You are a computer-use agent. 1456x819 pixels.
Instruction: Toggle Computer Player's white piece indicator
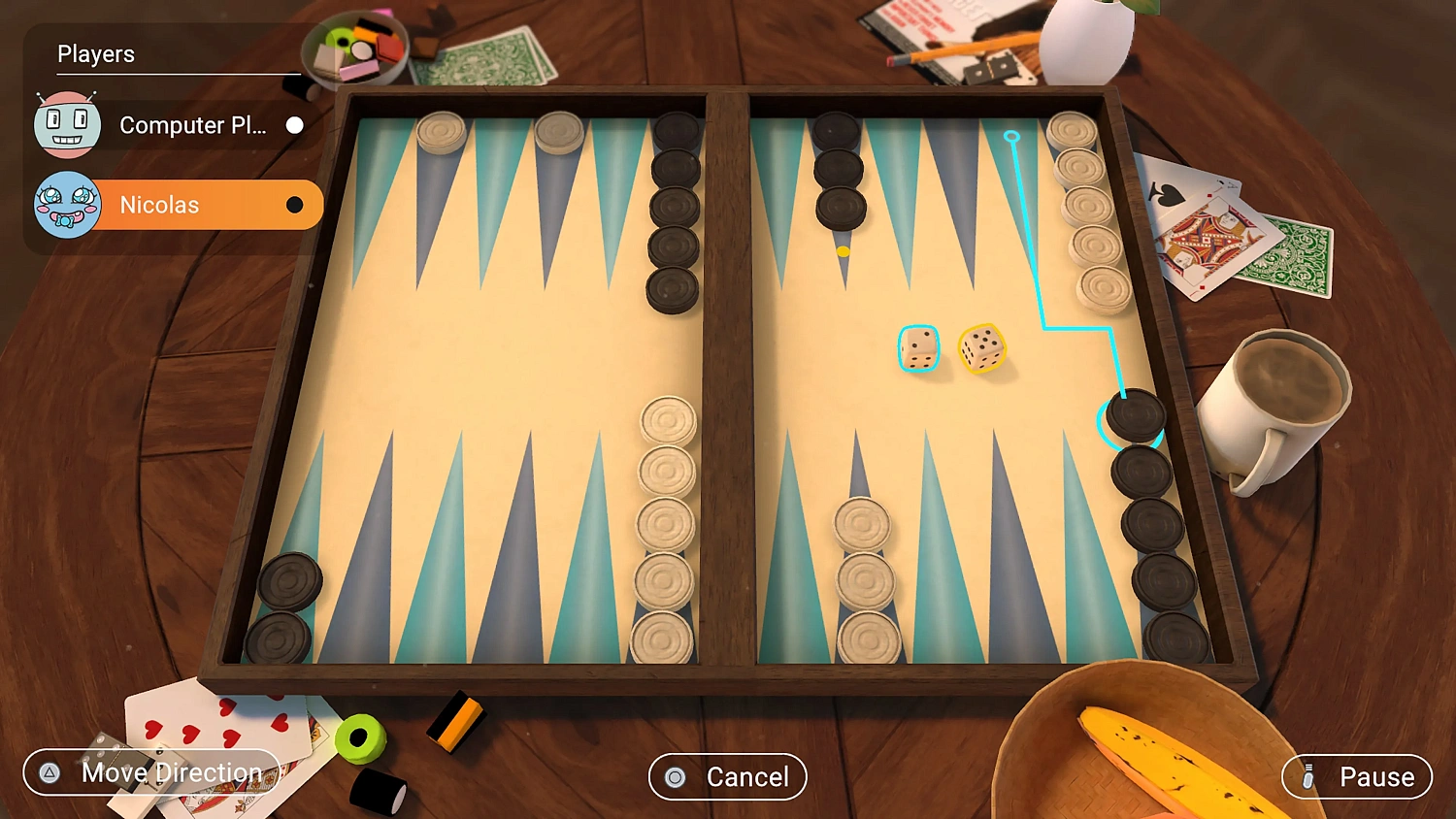click(294, 125)
